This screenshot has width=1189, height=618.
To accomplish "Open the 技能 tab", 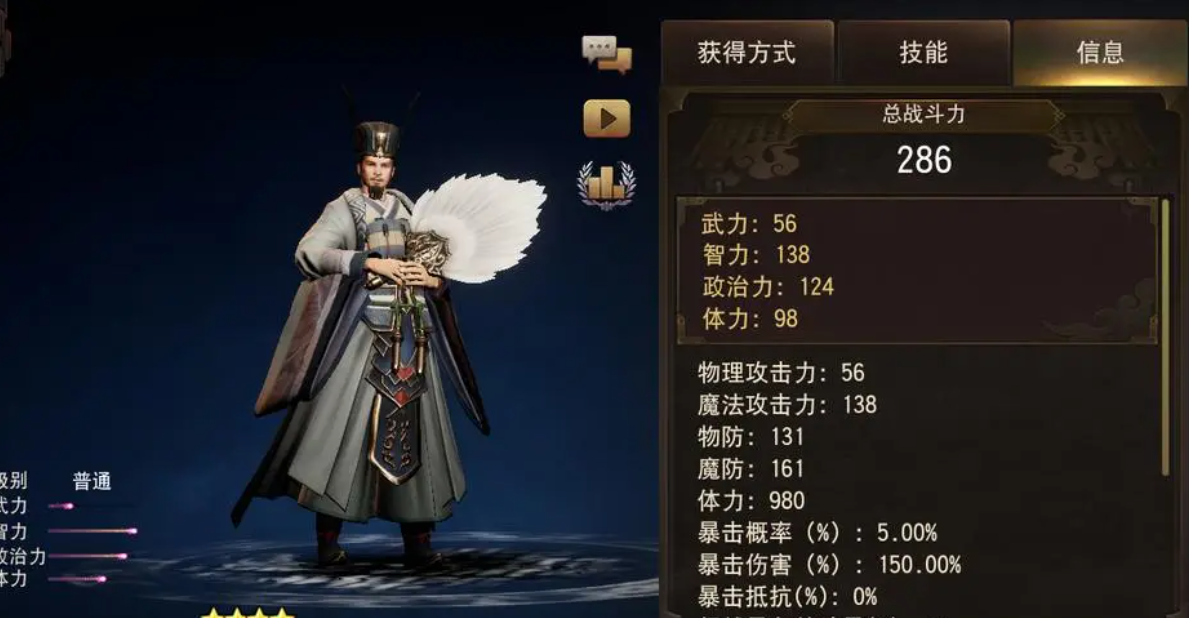I will (x=923, y=53).
